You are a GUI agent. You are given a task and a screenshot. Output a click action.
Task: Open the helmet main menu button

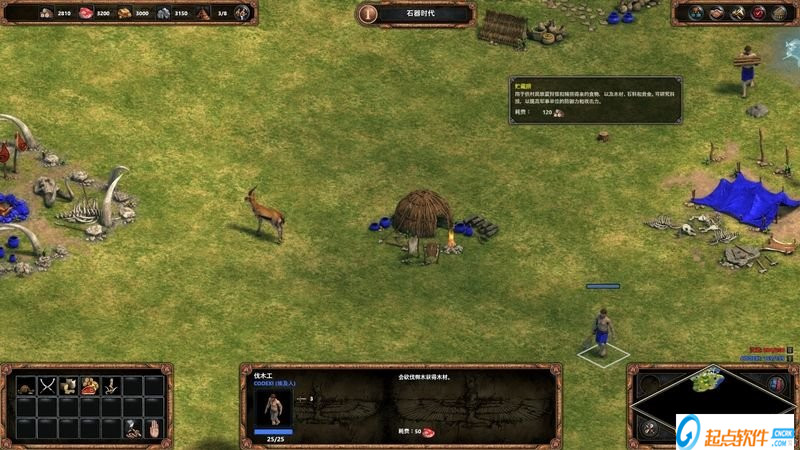point(779,13)
